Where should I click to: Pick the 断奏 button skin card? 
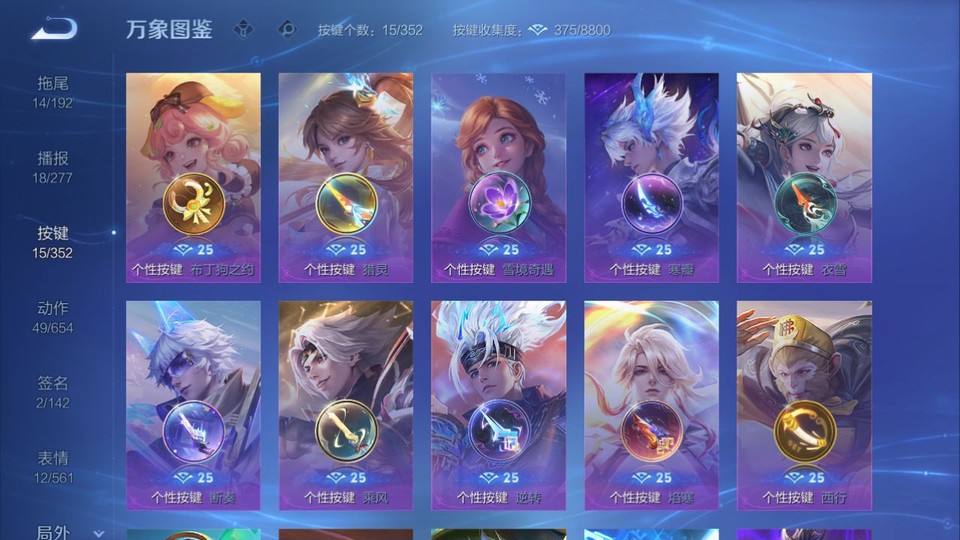(193, 405)
